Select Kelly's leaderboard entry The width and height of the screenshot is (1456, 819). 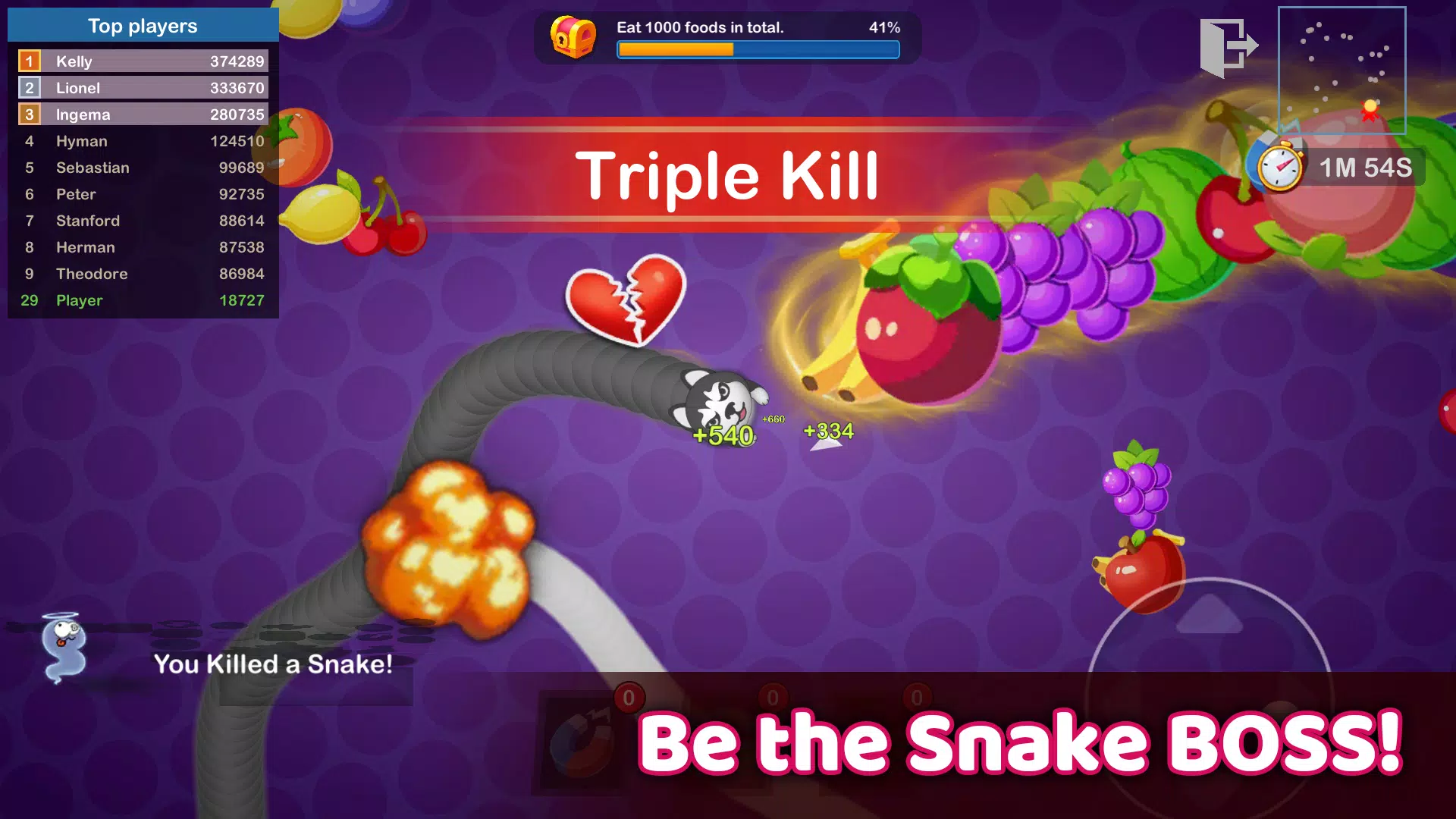pos(143,61)
